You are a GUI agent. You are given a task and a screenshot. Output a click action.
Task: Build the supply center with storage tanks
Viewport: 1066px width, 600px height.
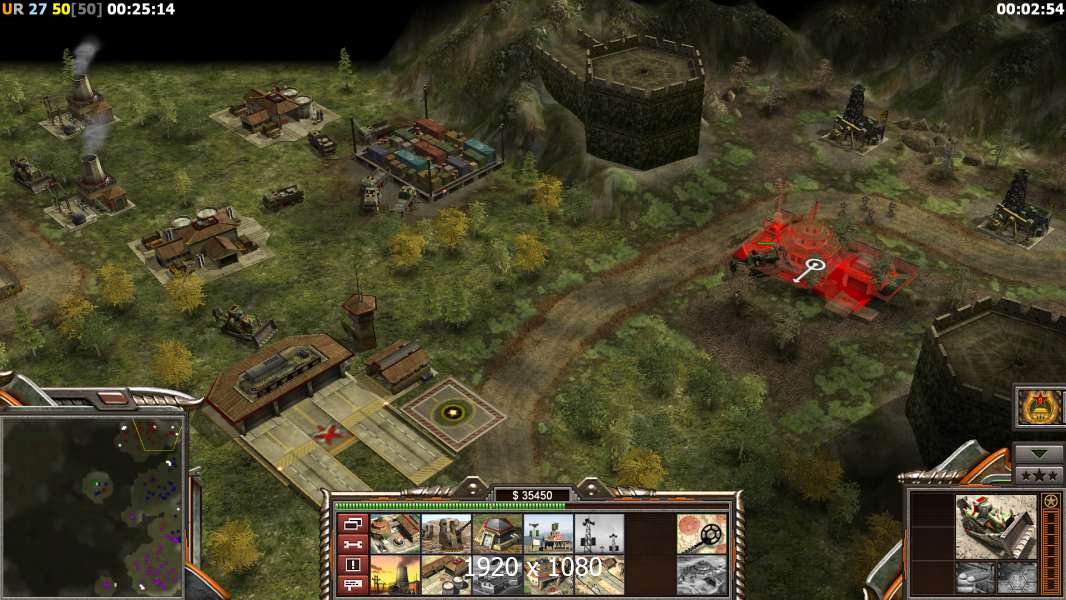(446, 575)
